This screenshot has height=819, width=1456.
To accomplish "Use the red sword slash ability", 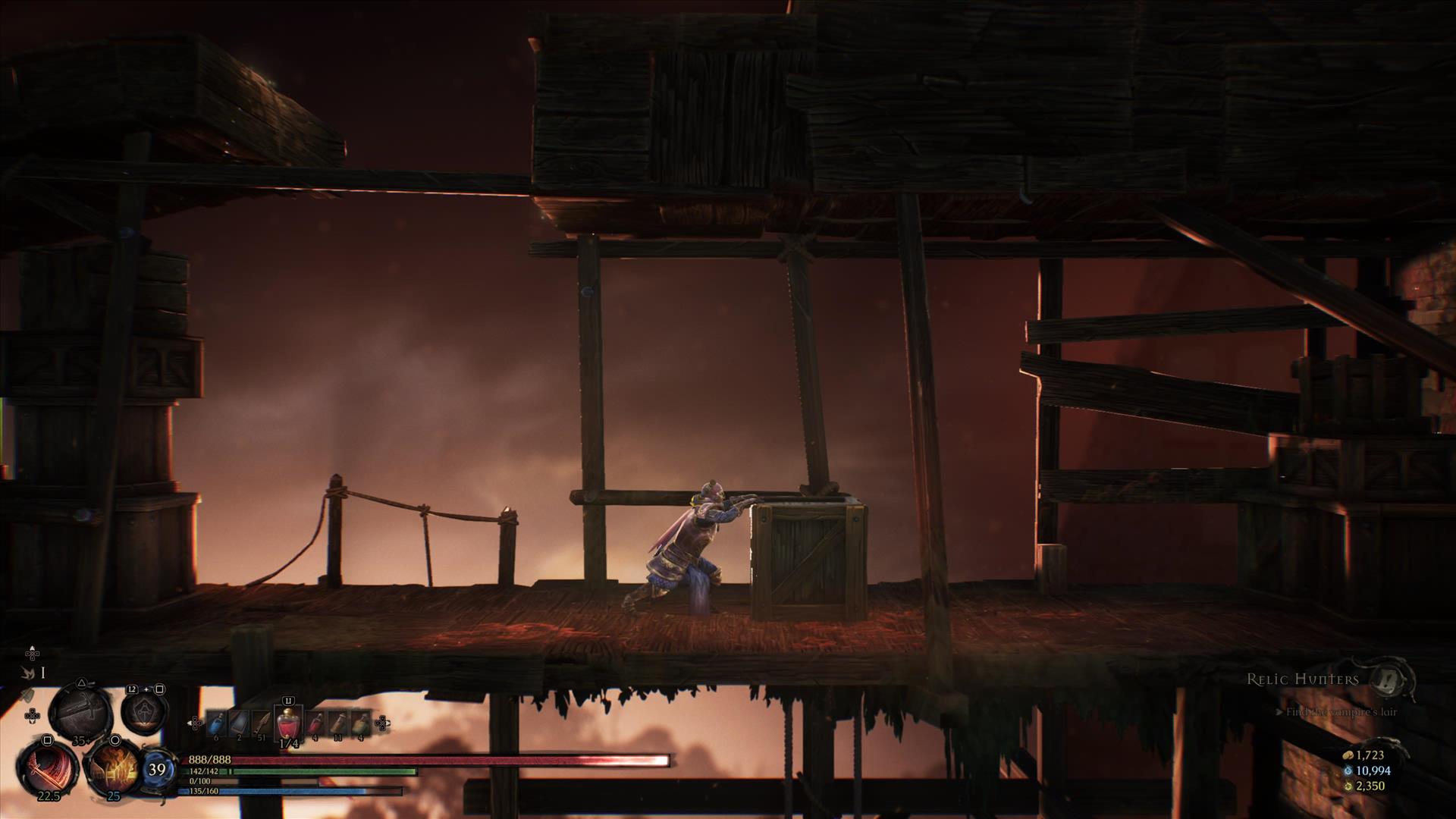I will pos(49,767).
